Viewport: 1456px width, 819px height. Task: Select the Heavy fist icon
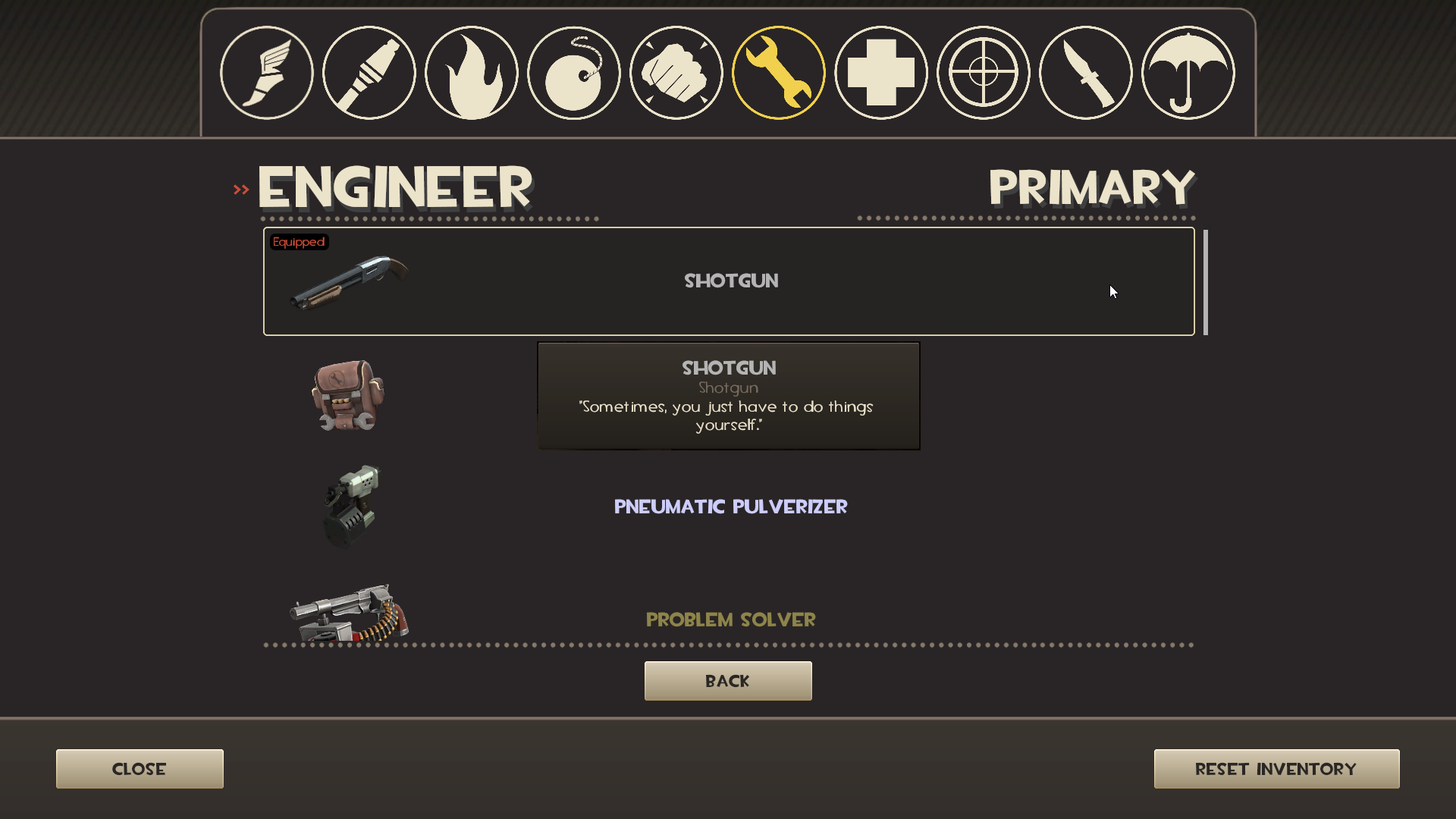click(x=676, y=71)
